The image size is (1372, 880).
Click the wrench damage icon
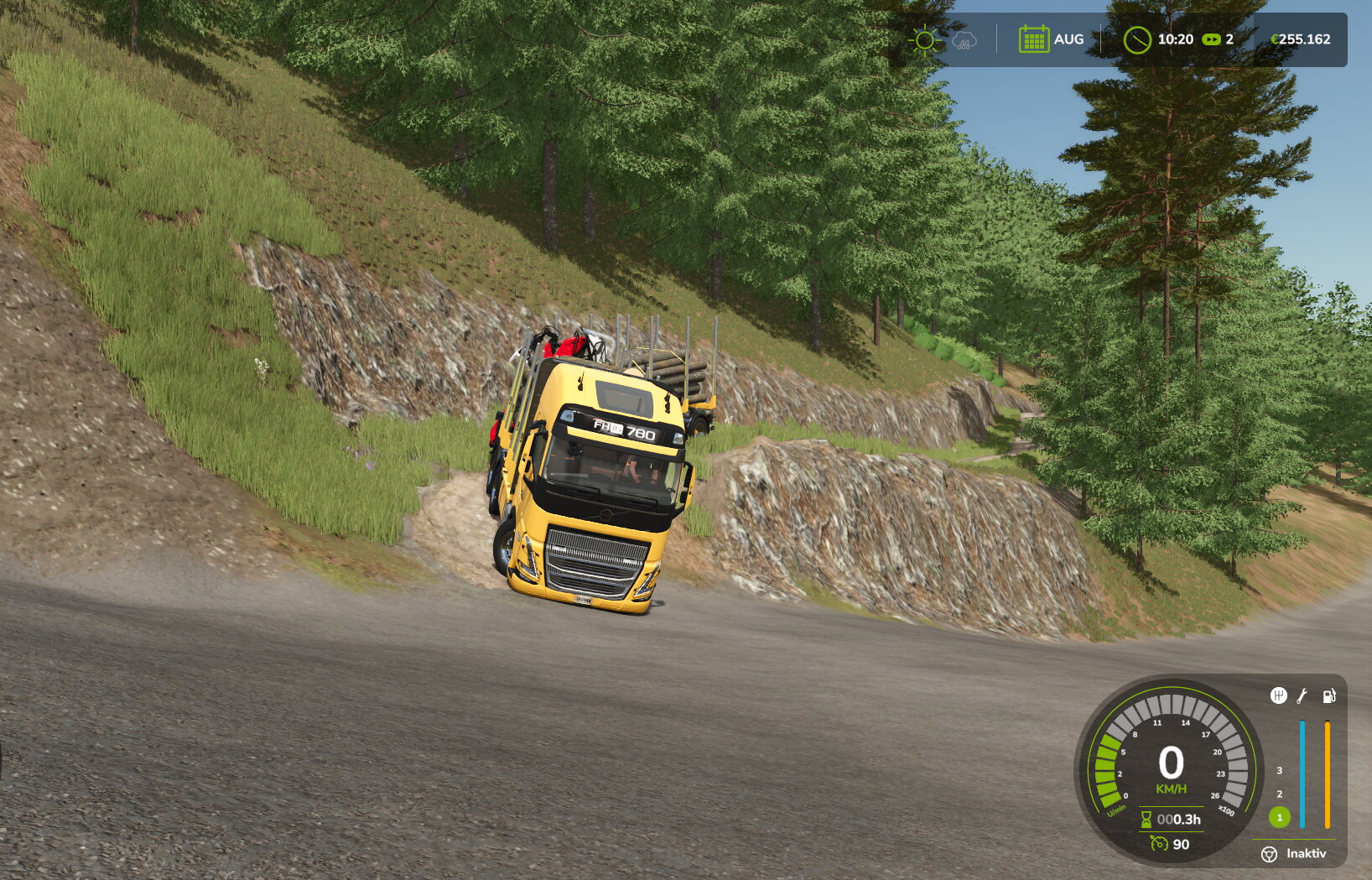click(1302, 695)
